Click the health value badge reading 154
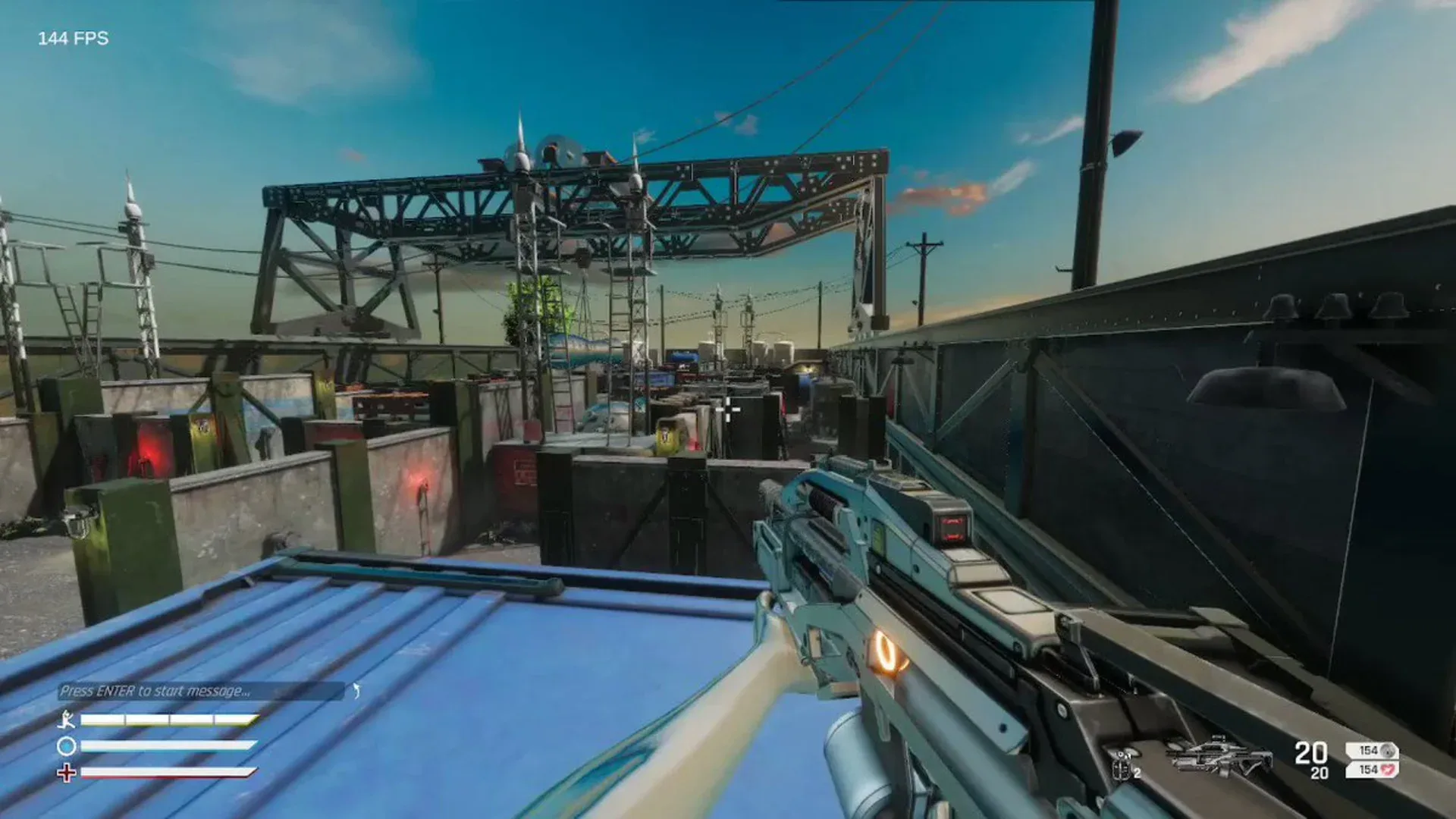 (x=1369, y=770)
